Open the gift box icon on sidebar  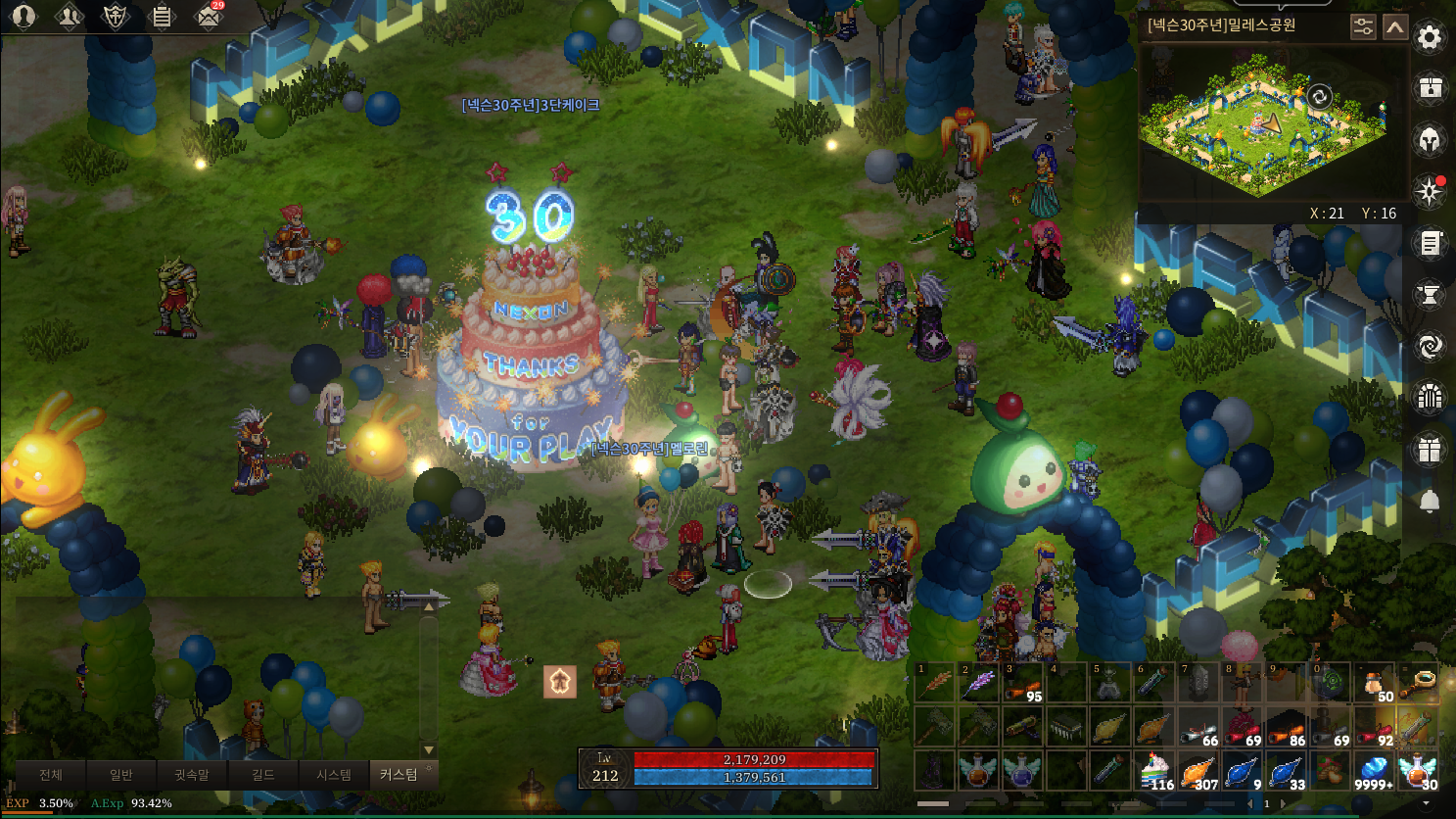tap(1430, 450)
